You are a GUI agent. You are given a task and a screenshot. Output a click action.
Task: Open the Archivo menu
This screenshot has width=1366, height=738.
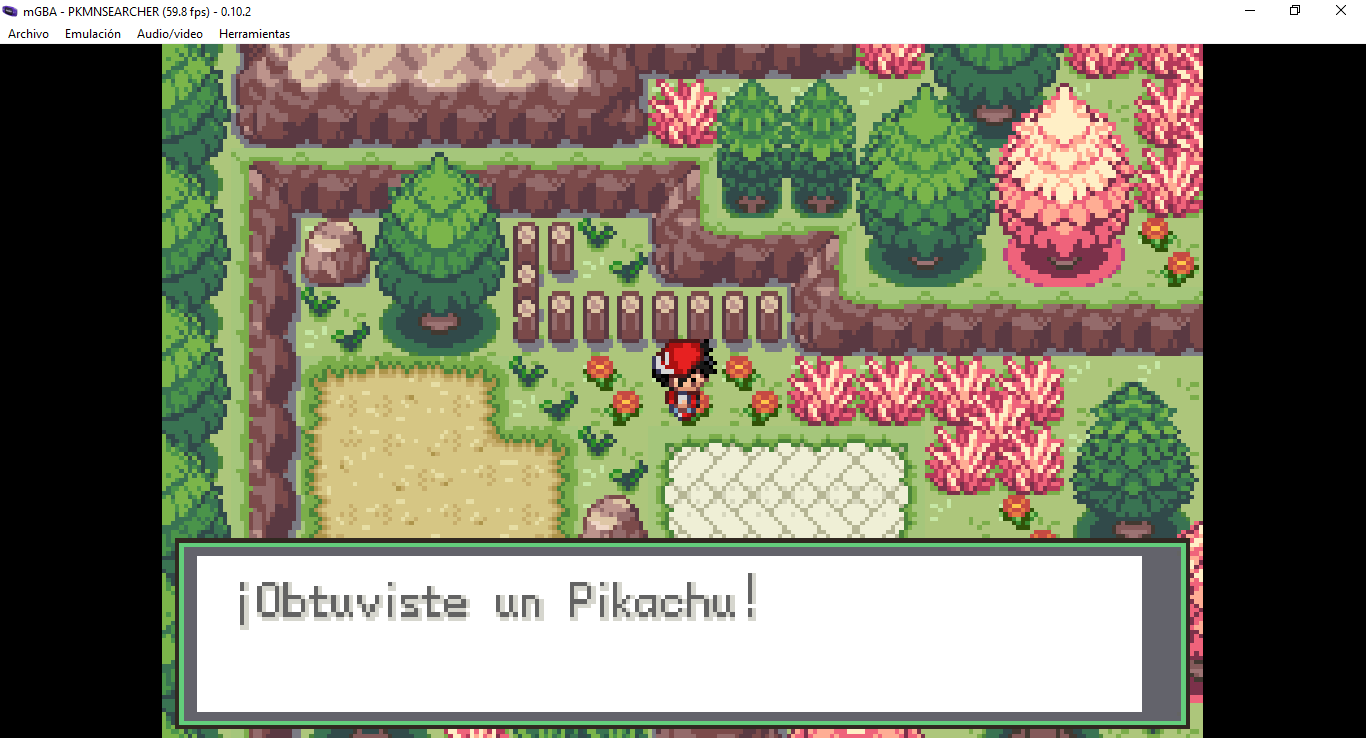click(27, 33)
